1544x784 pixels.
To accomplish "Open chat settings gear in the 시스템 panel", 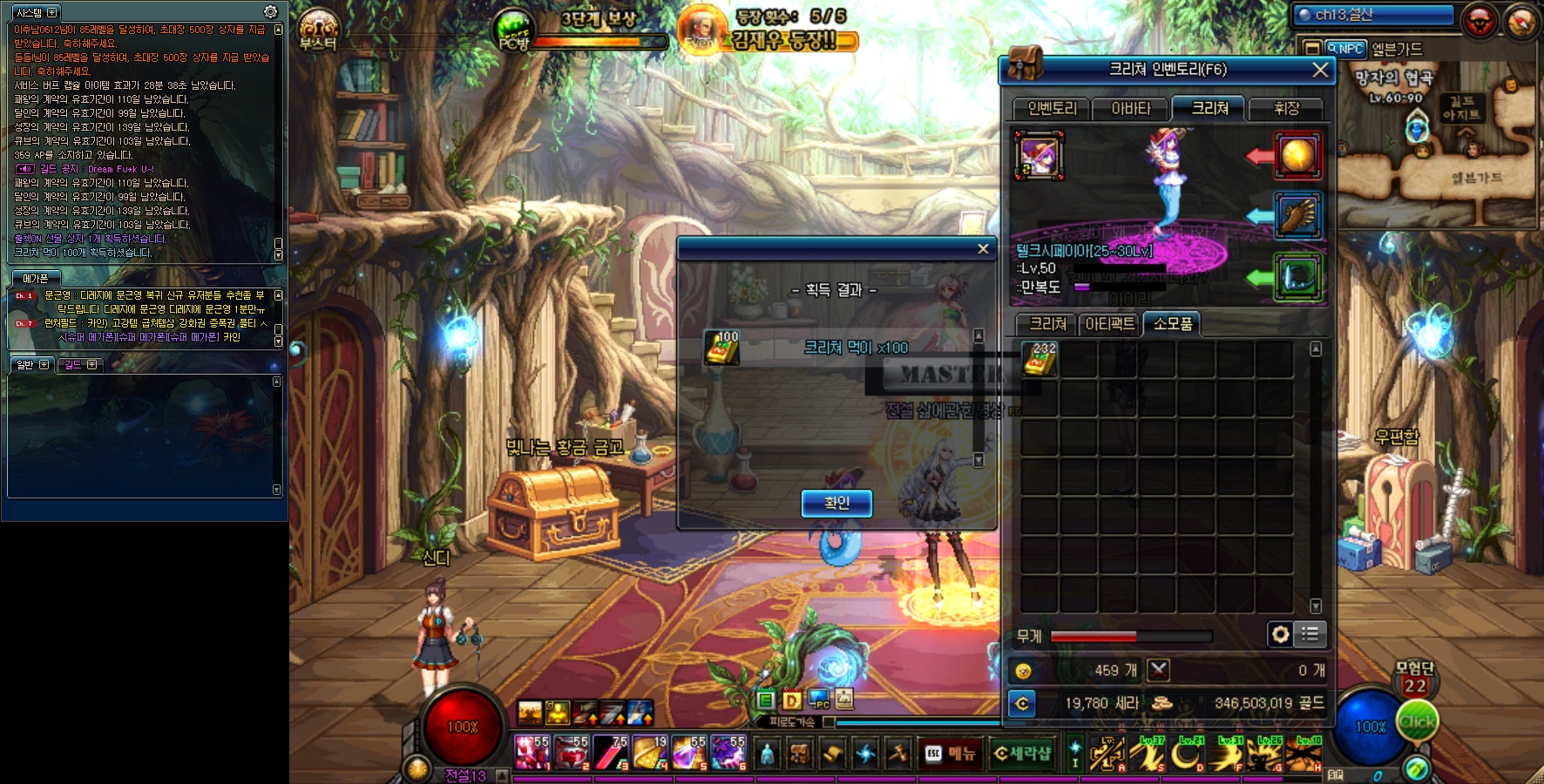I will (270, 12).
